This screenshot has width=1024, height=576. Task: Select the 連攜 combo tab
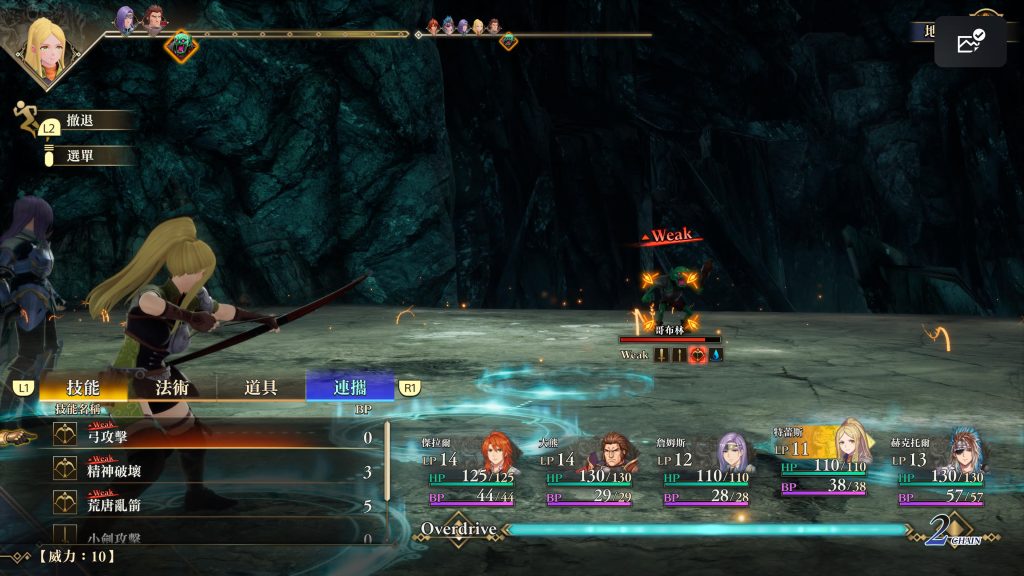click(x=350, y=388)
